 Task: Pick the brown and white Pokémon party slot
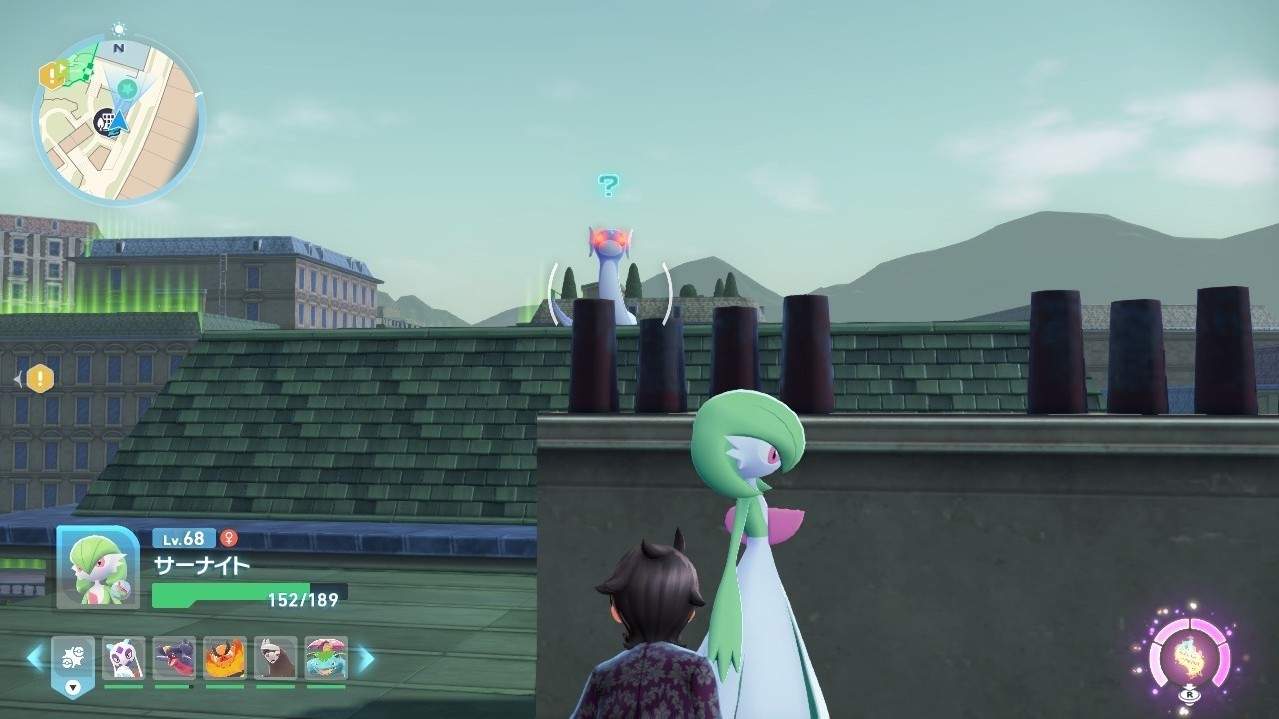275,658
